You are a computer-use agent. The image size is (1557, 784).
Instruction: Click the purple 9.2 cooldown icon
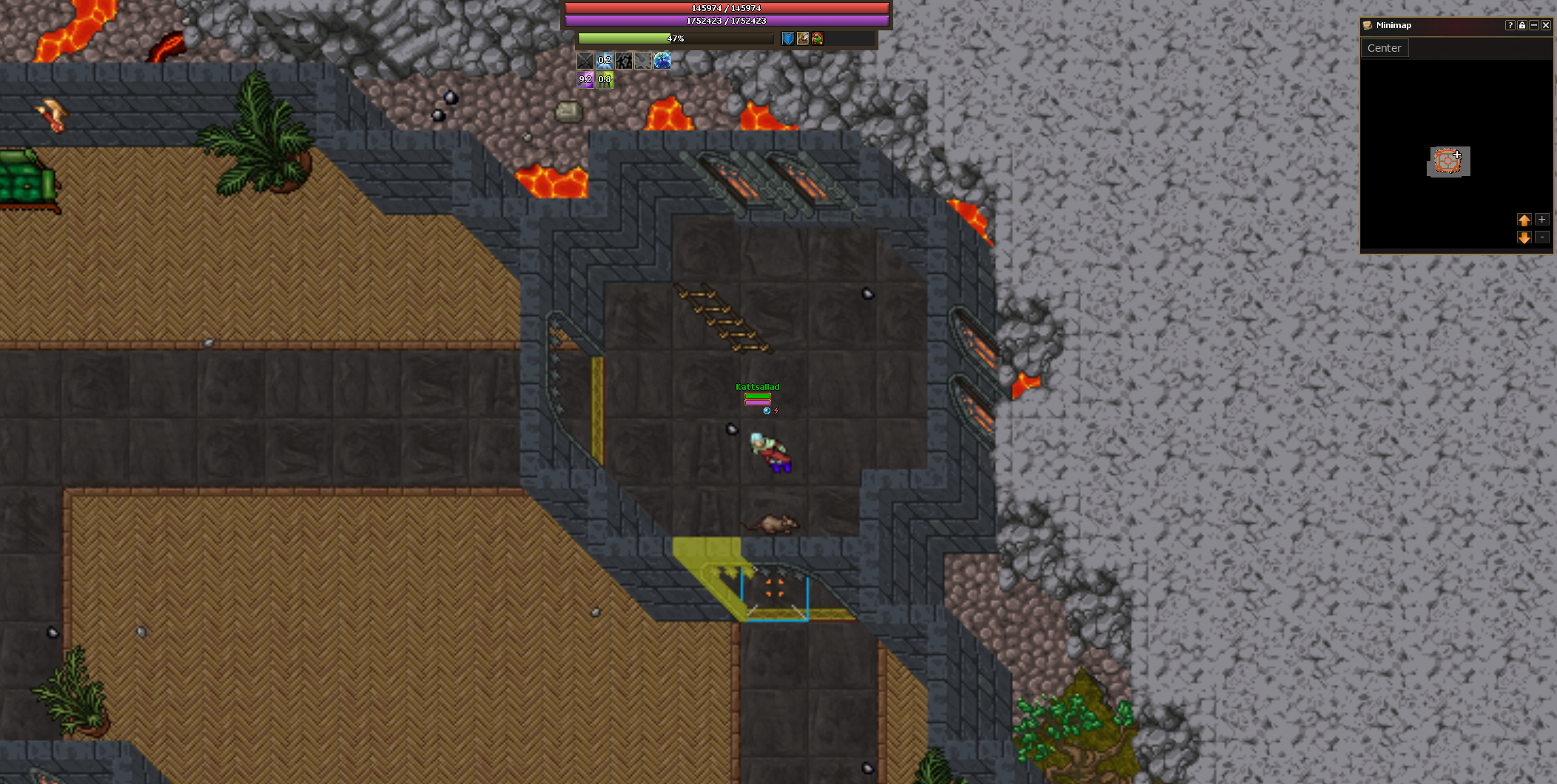tap(585, 80)
